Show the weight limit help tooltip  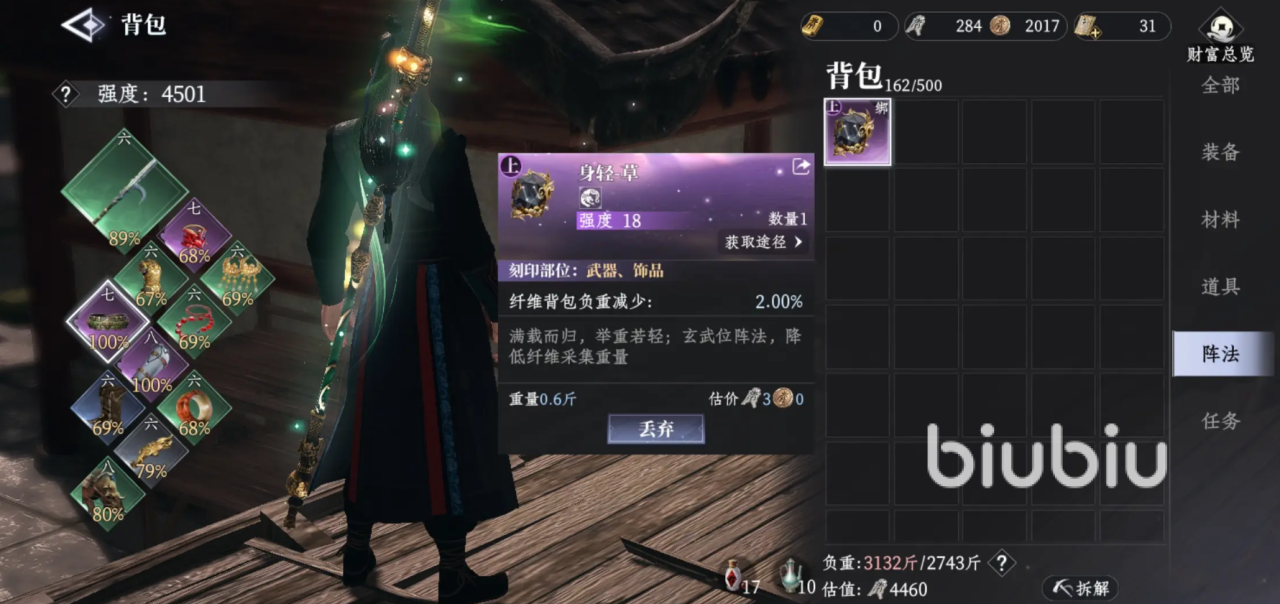(x=1002, y=563)
